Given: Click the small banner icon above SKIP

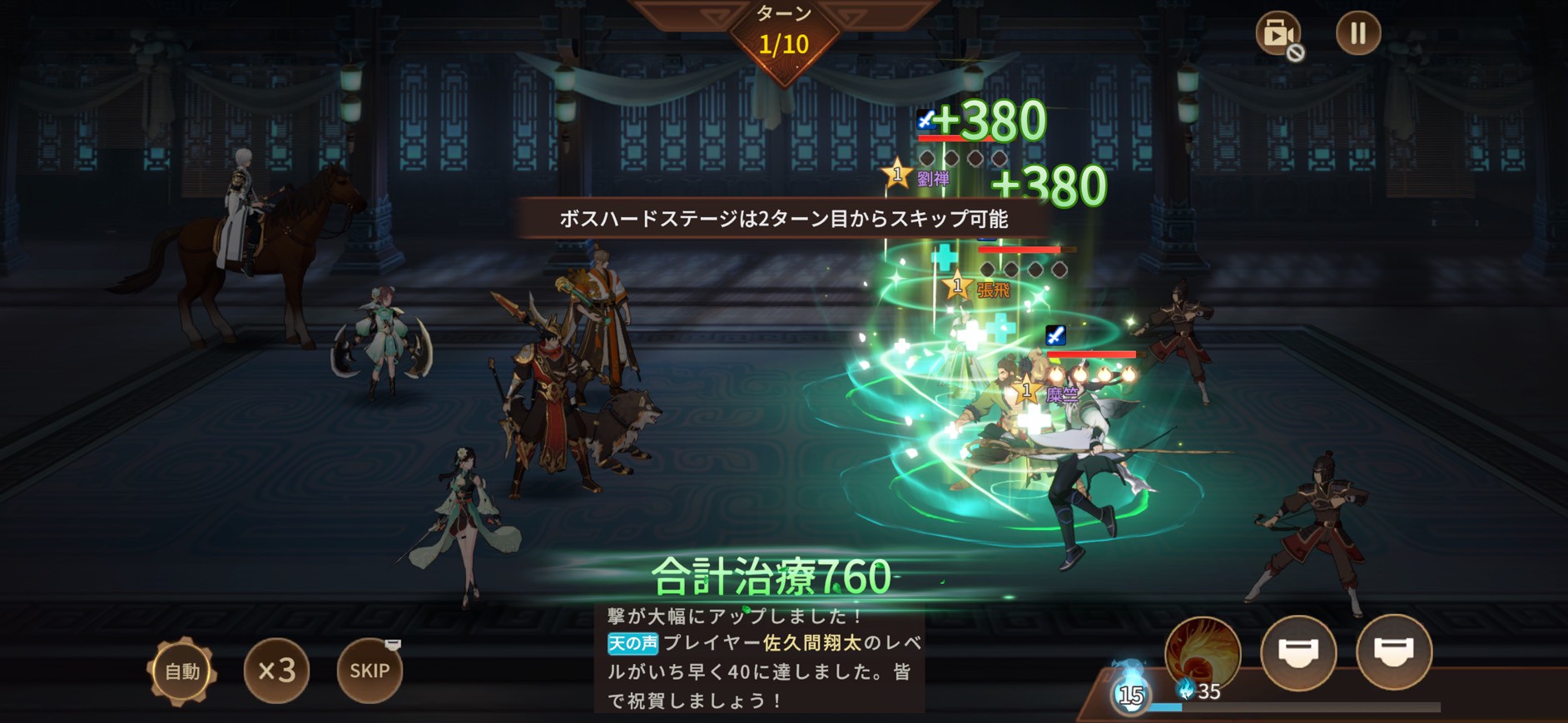Looking at the screenshot, I should coord(393,644).
